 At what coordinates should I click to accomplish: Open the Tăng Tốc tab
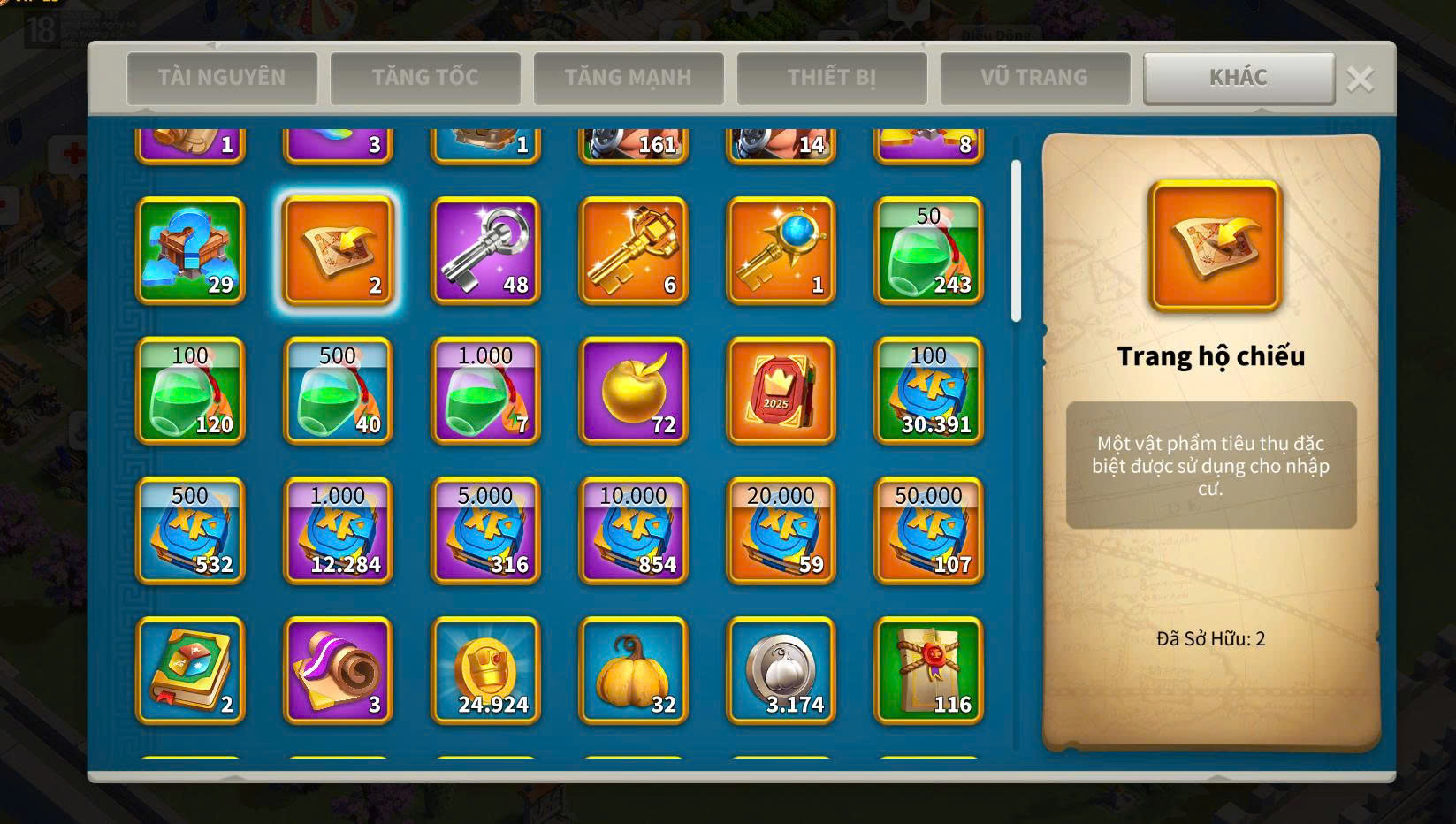pyautogui.click(x=425, y=78)
